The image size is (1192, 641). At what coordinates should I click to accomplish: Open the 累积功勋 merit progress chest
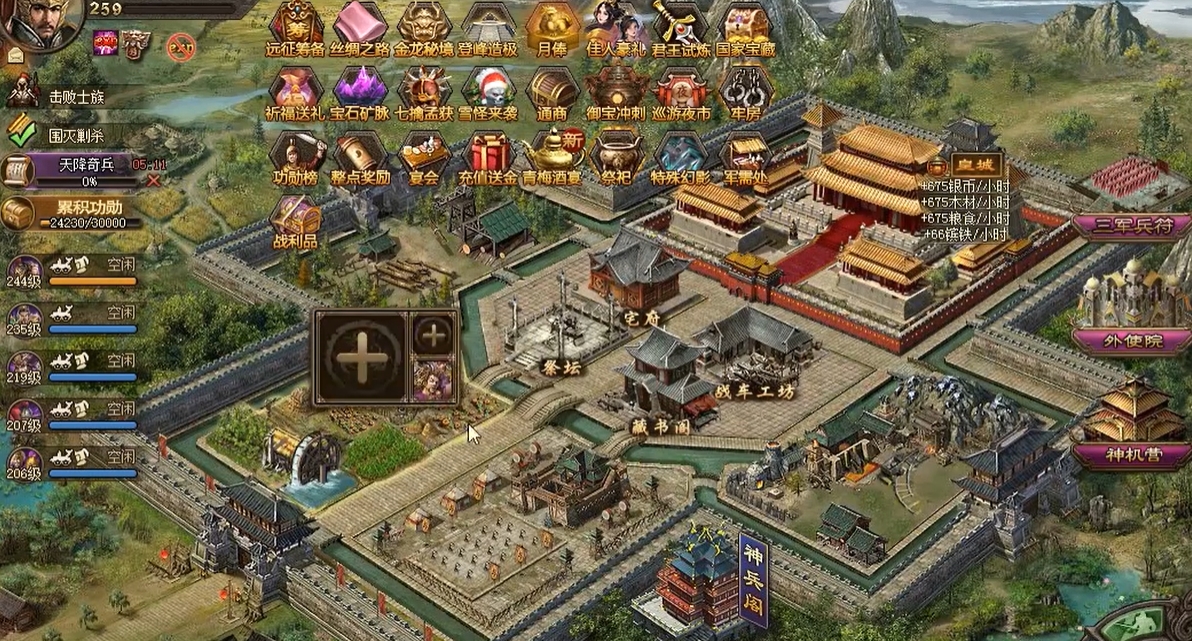pyautogui.click(x=20, y=212)
